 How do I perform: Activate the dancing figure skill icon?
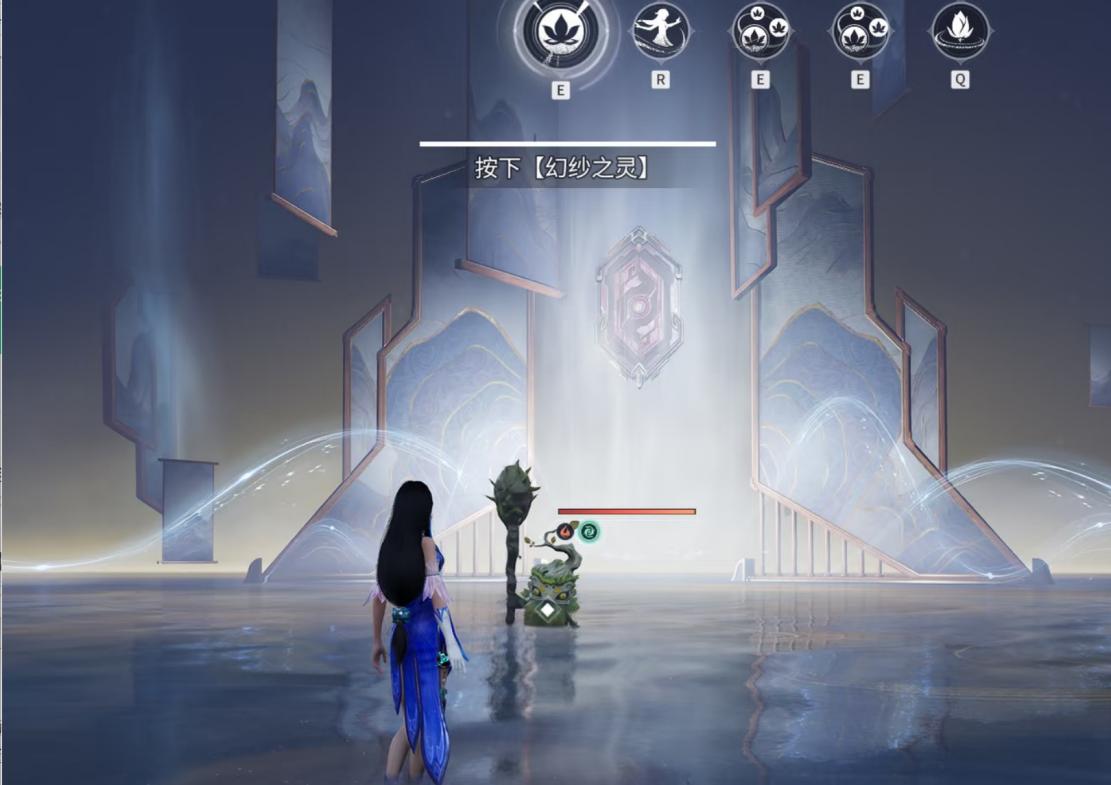pos(660,31)
